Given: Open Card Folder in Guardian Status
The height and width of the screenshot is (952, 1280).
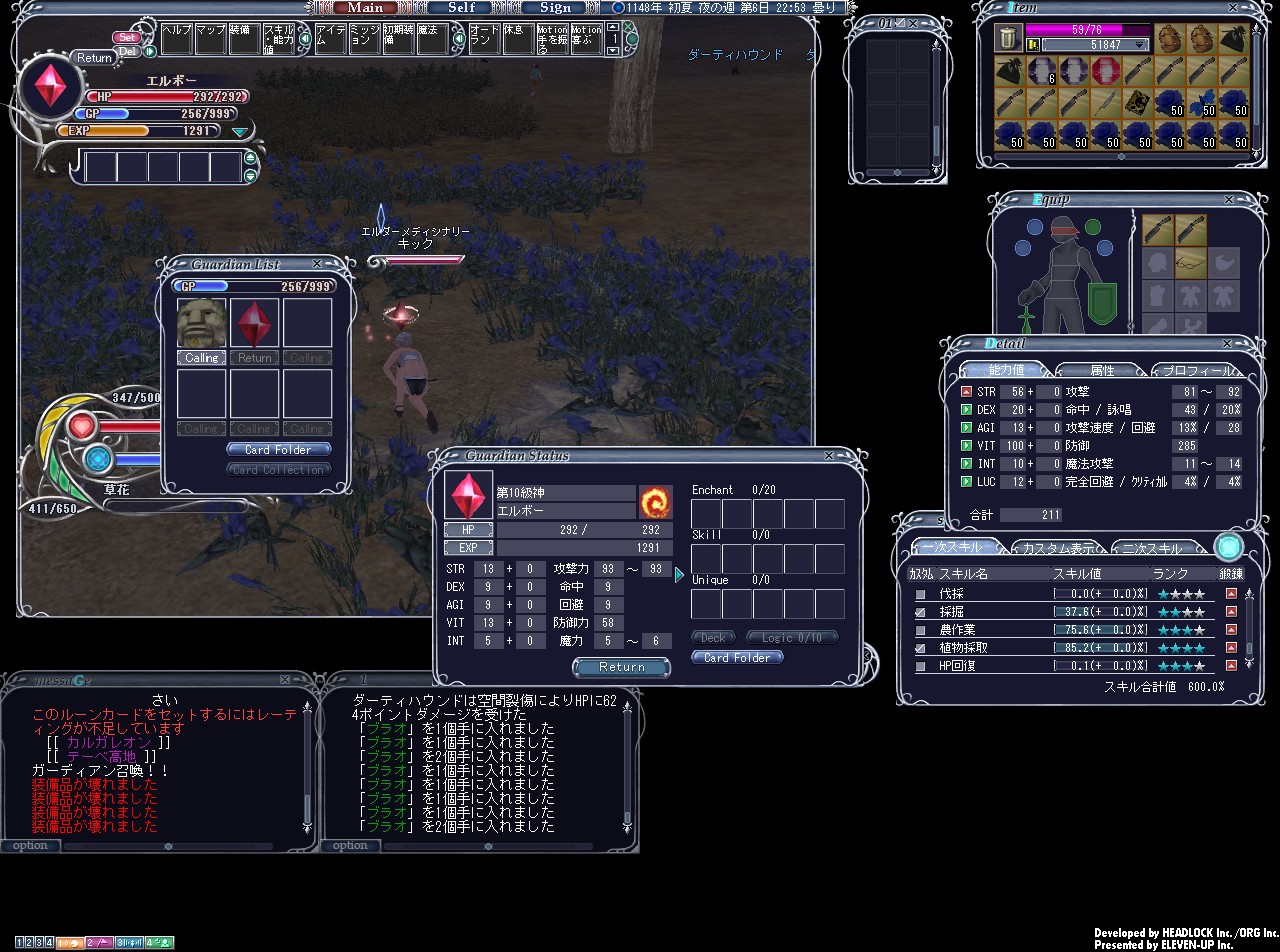Looking at the screenshot, I should coord(737,658).
